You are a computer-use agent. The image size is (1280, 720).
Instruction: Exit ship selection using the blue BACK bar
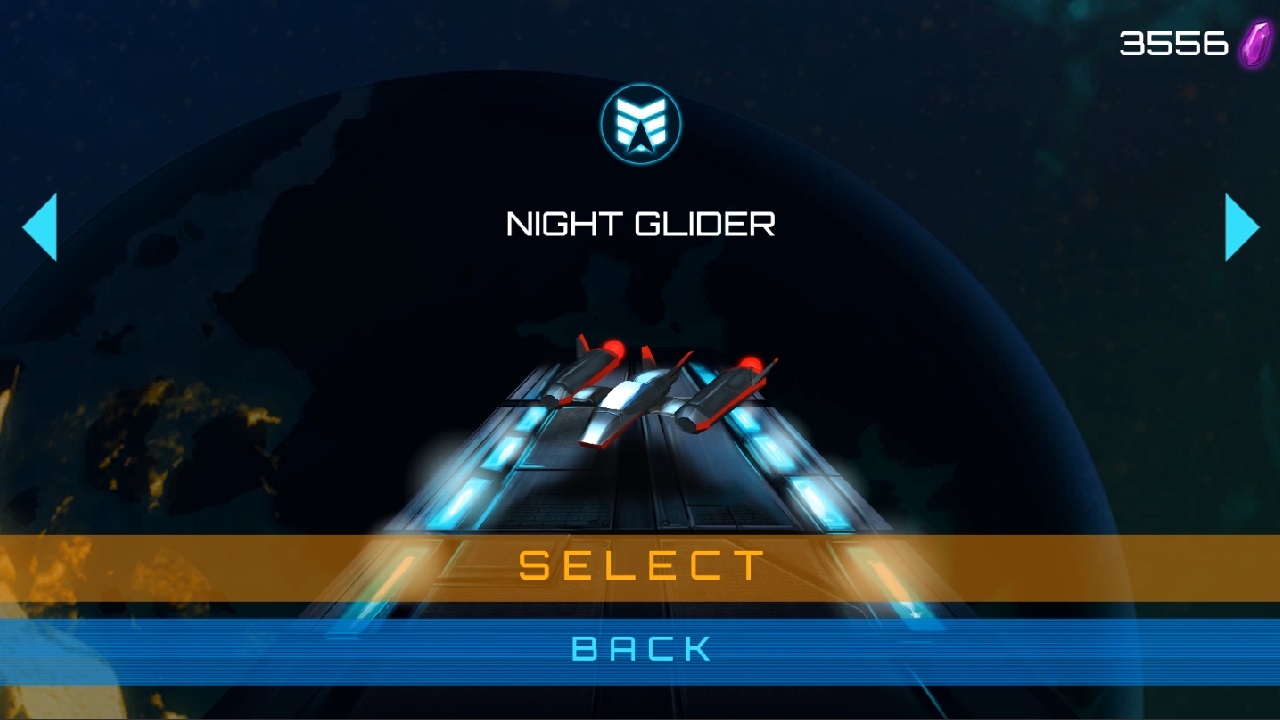(640, 648)
